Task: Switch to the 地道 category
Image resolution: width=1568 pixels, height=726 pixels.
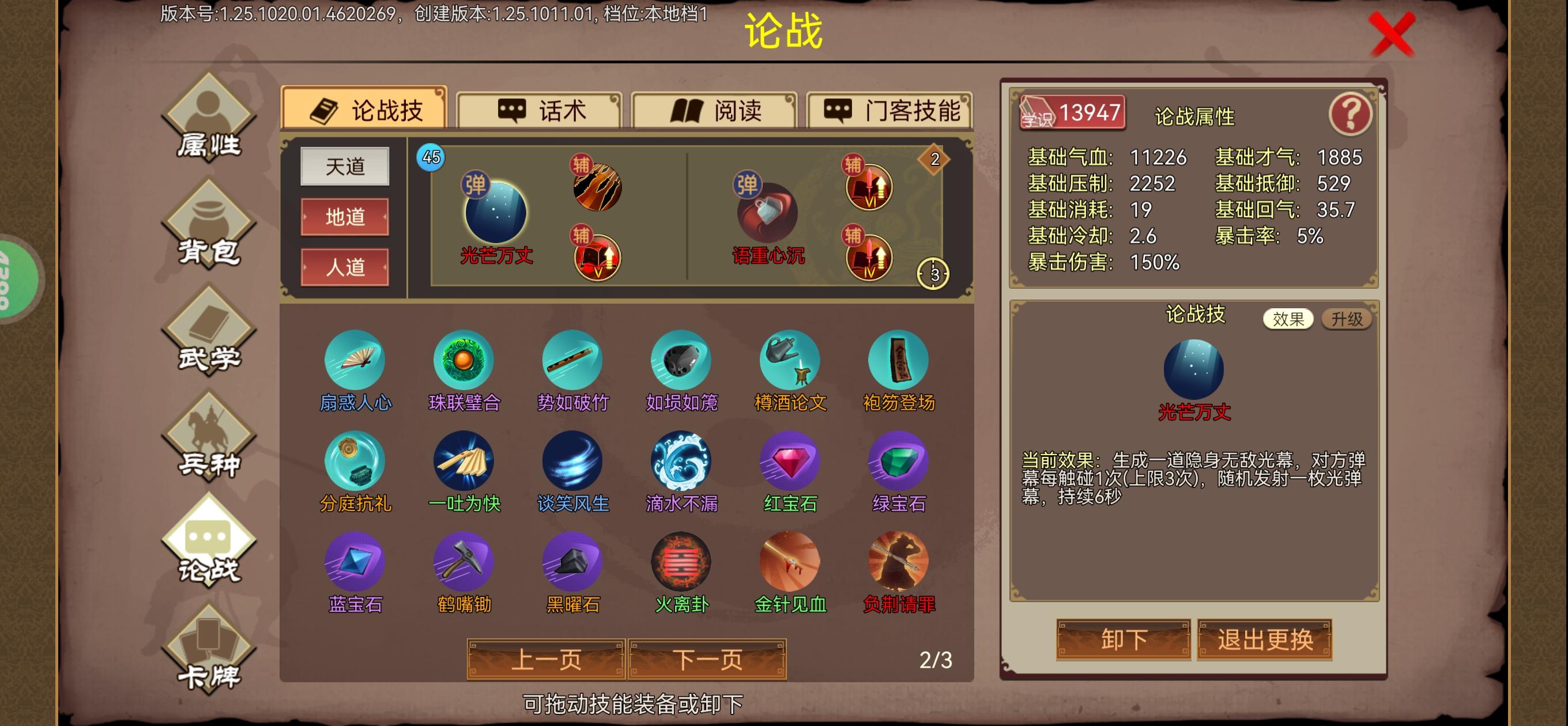Action: [x=344, y=218]
